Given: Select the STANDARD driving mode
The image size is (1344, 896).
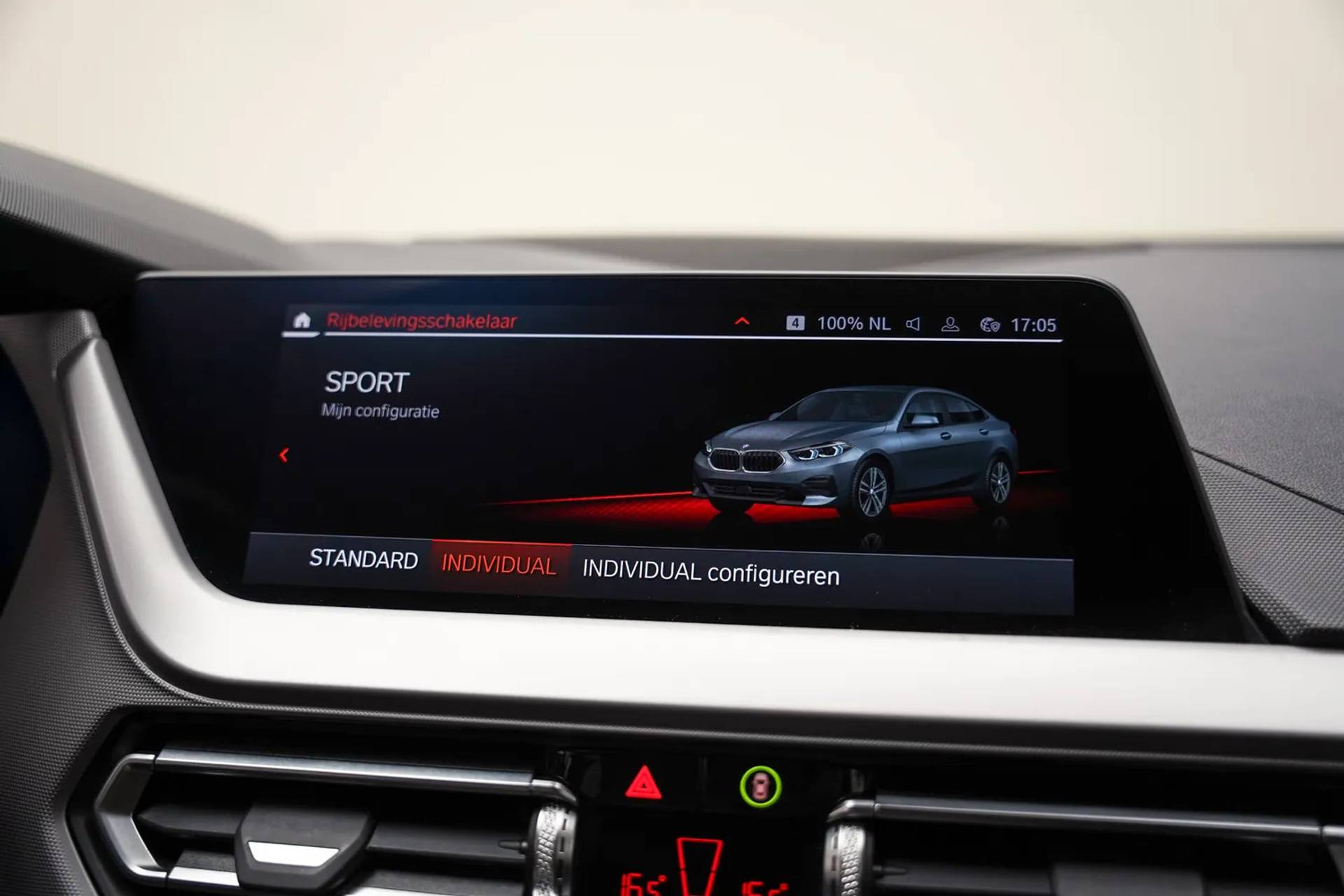Looking at the screenshot, I should click(363, 559).
